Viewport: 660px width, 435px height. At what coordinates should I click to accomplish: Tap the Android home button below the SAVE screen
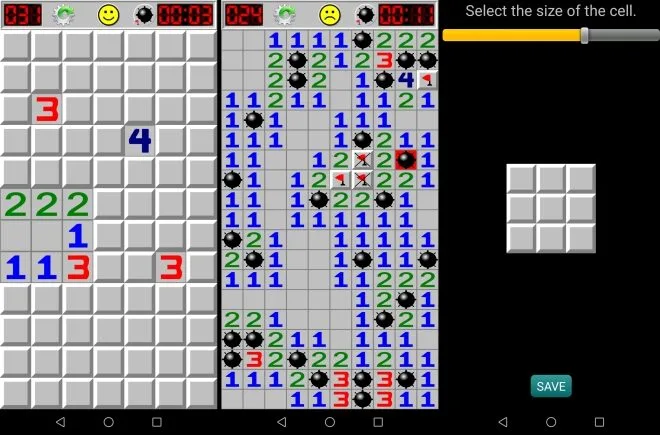tap(551, 422)
